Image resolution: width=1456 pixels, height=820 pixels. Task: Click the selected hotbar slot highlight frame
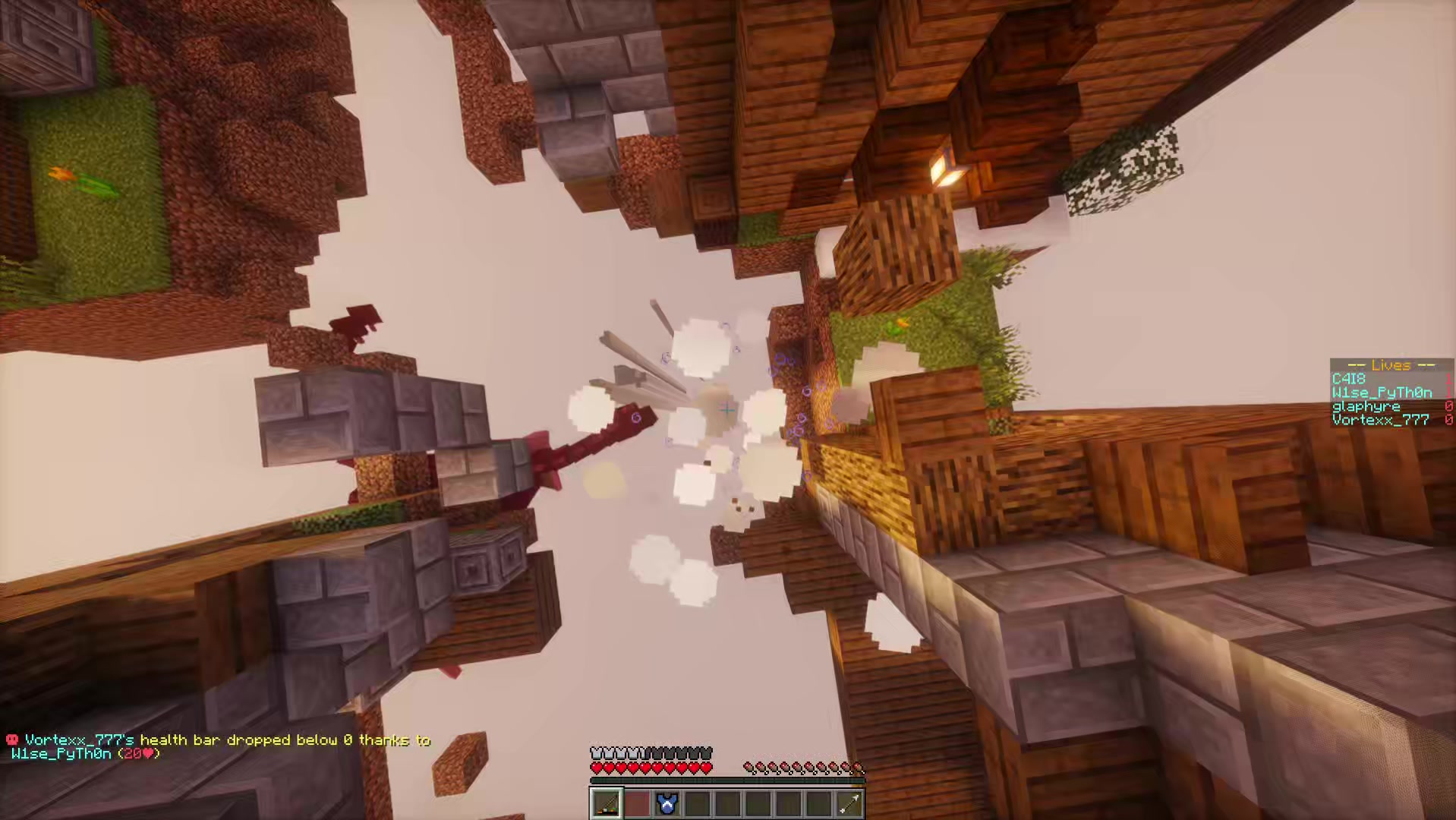[593, 790]
